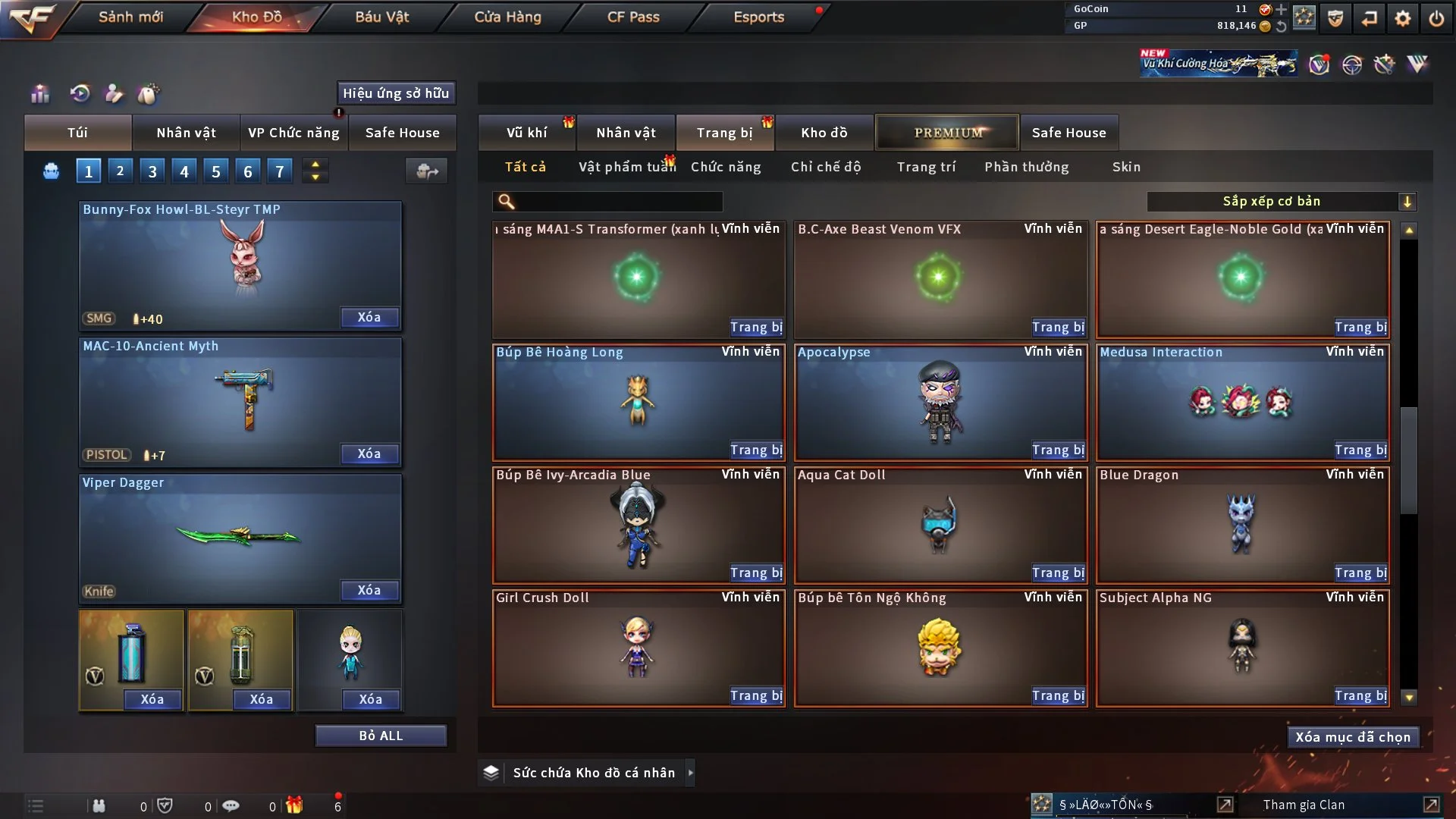Switch to the Nhân vật bag tab
Viewport: 1456px width, 819px height.
pyautogui.click(x=186, y=133)
